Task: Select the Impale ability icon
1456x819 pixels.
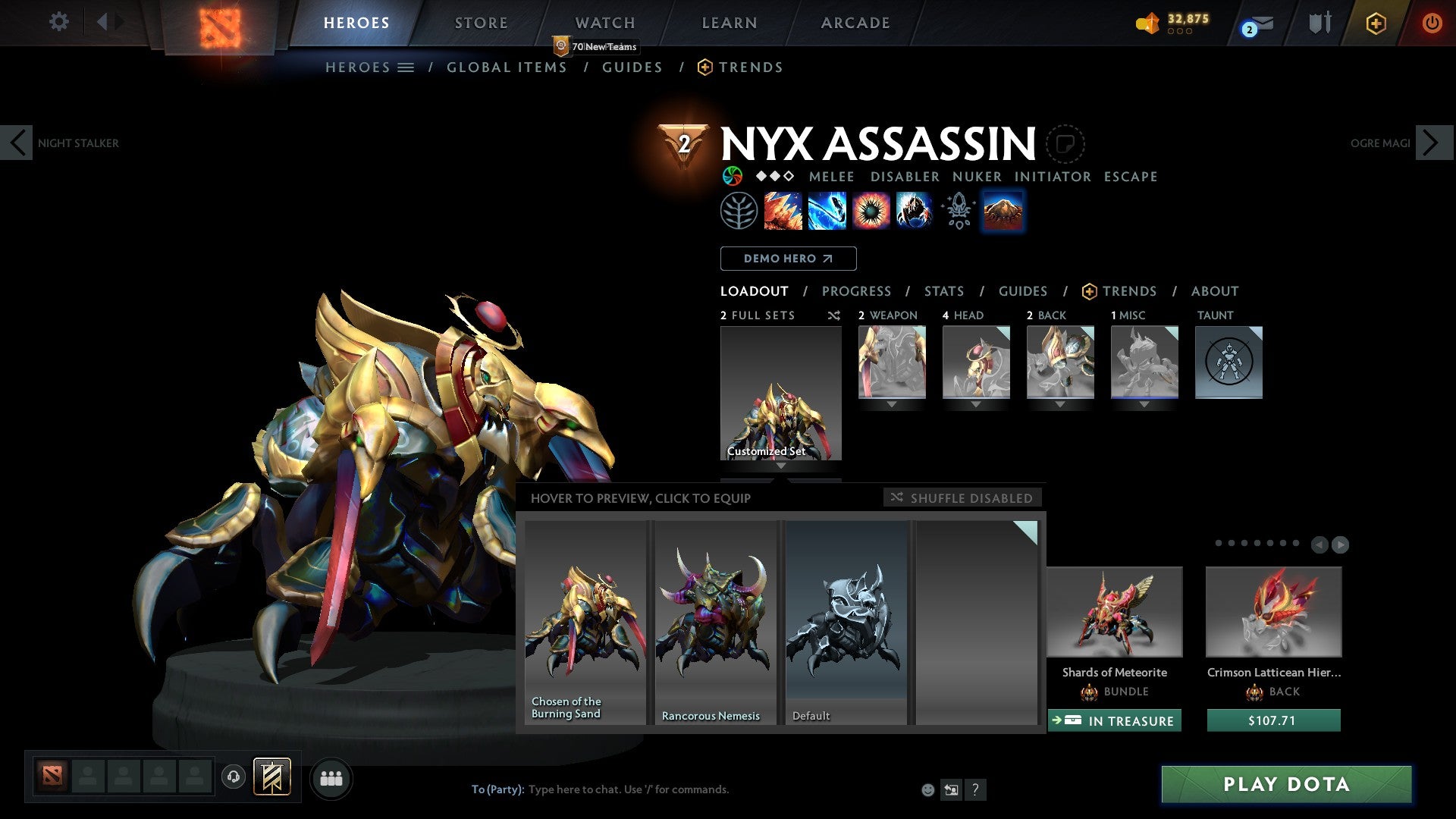Action: tap(781, 211)
